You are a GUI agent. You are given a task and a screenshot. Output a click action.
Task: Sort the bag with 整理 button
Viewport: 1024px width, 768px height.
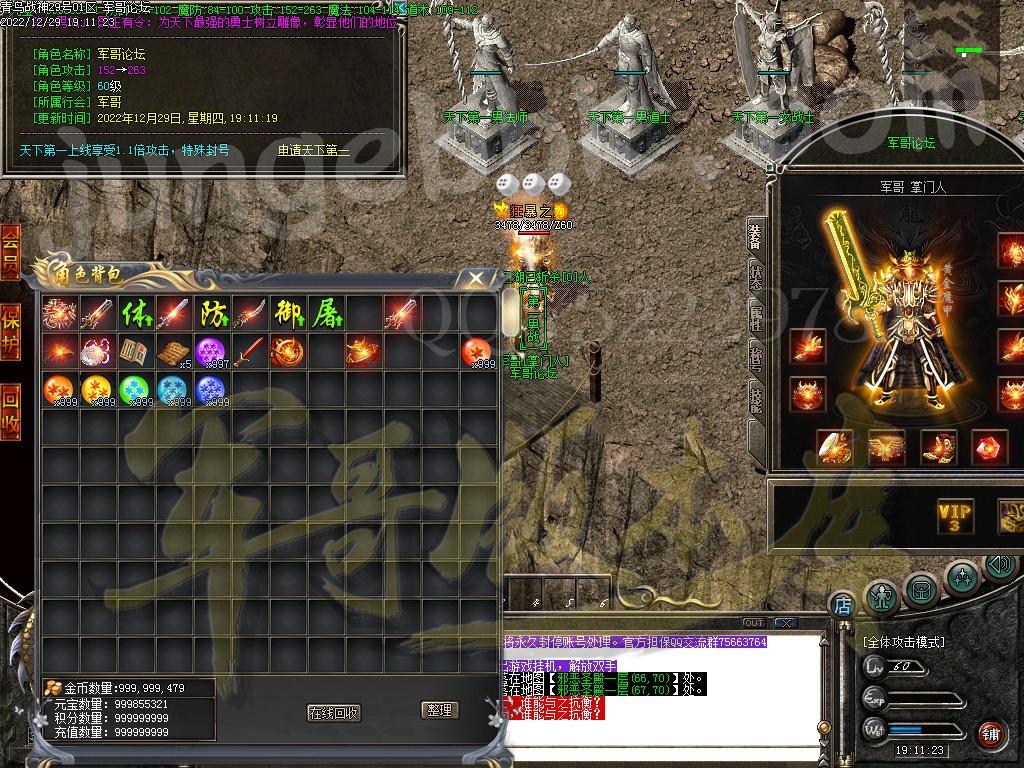click(x=440, y=710)
